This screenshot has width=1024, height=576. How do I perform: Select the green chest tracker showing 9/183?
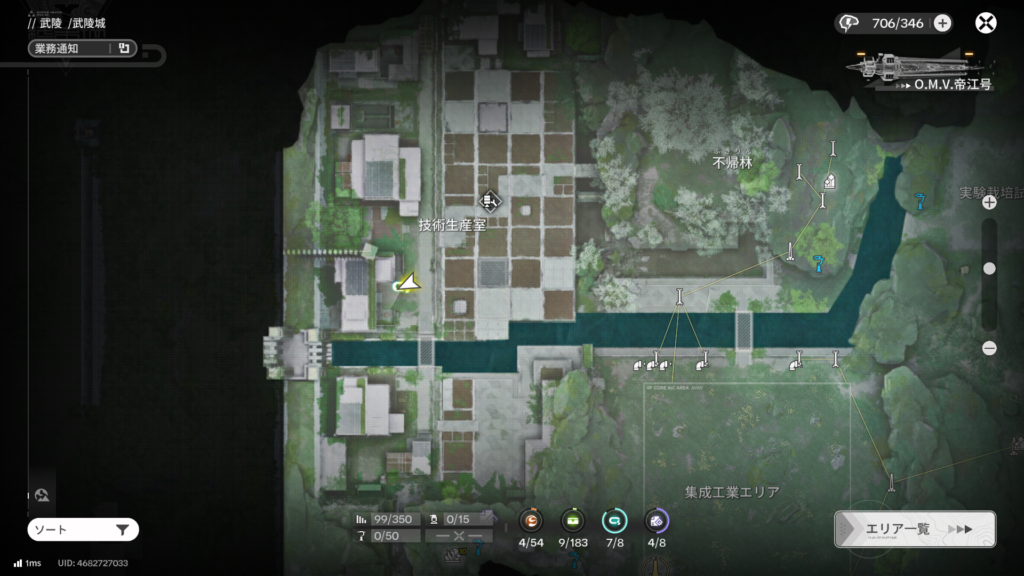(x=572, y=520)
